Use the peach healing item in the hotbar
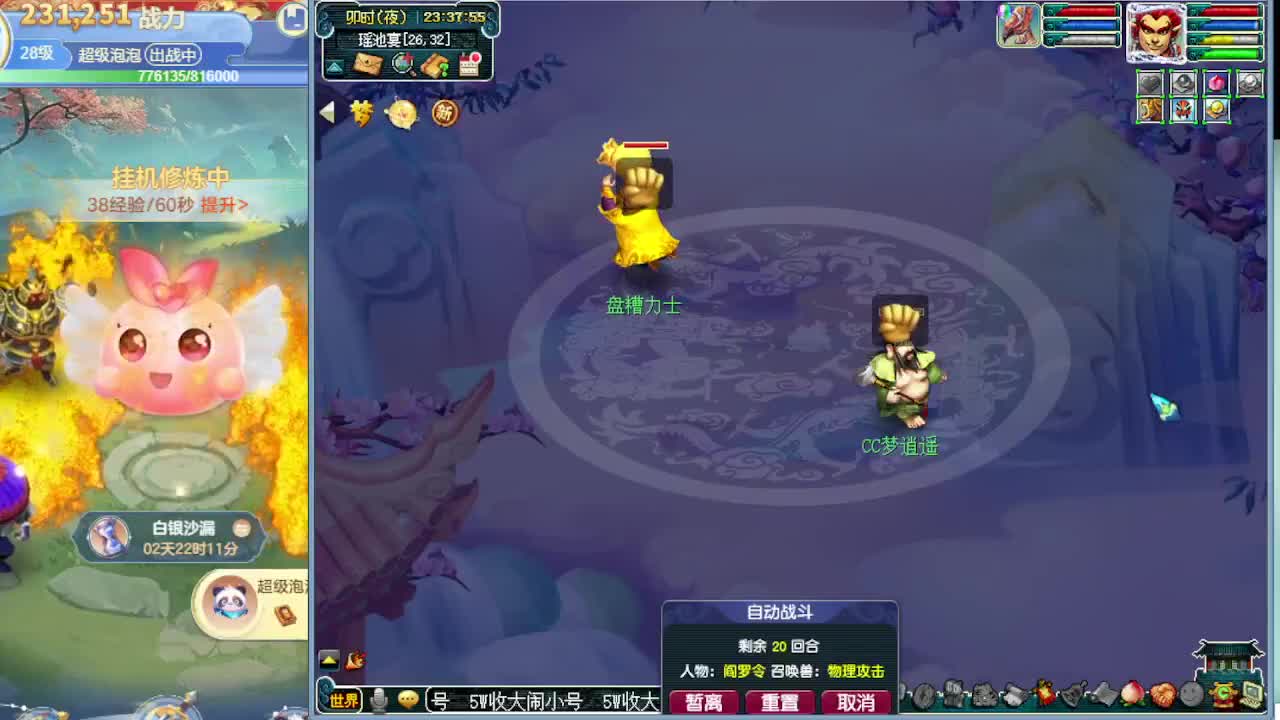Screen dimensions: 1280x720 pyautogui.click(x=1132, y=694)
